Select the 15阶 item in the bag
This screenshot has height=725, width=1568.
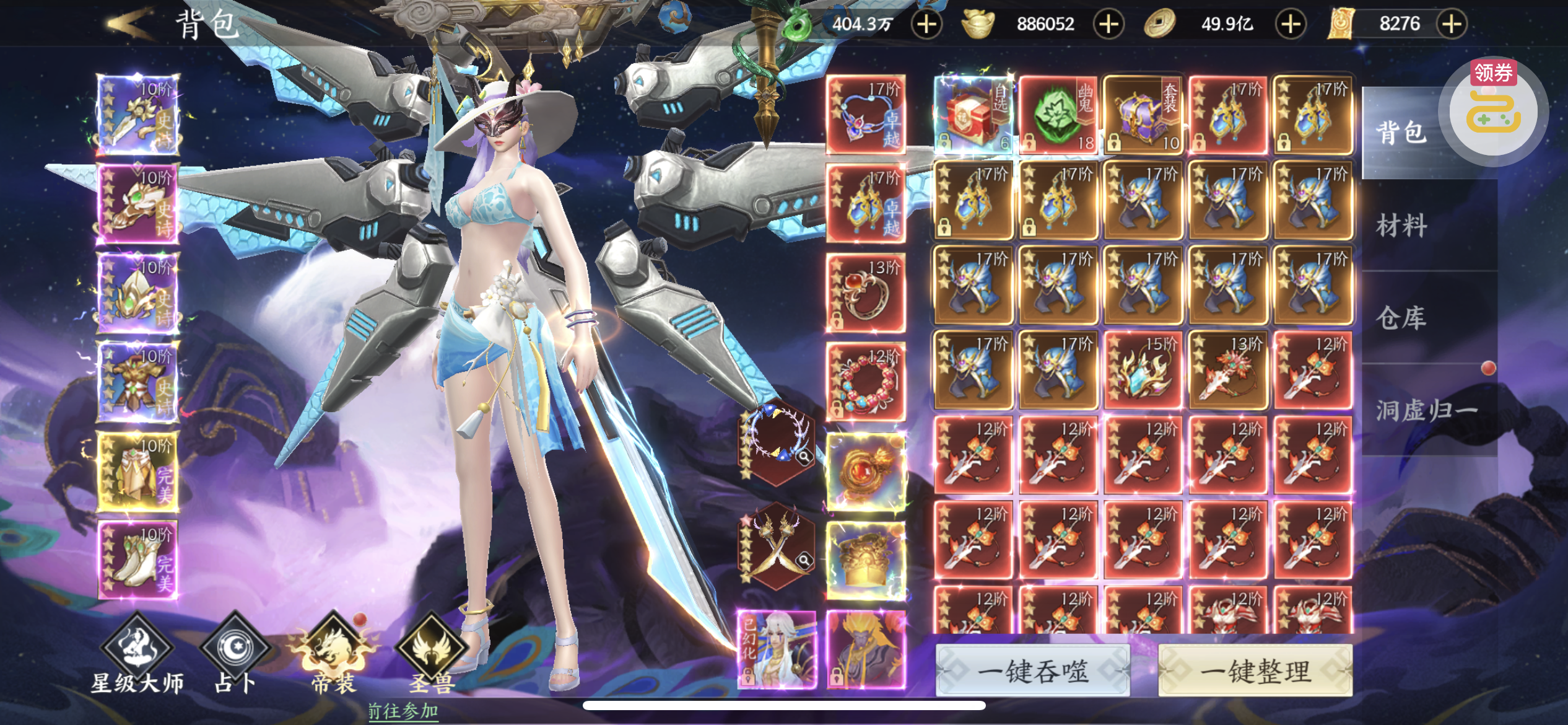[1143, 371]
